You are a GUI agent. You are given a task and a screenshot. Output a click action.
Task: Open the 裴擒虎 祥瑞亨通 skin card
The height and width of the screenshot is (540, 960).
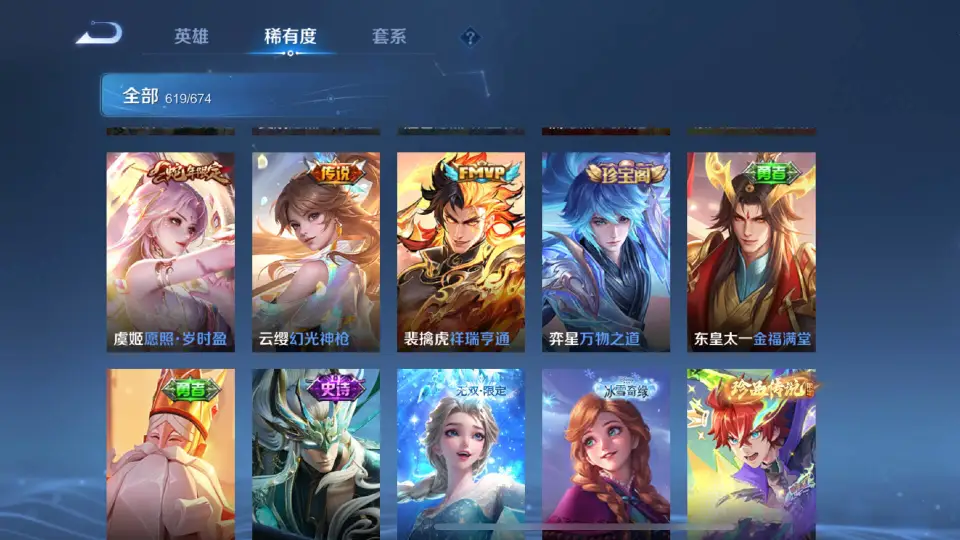461,251
